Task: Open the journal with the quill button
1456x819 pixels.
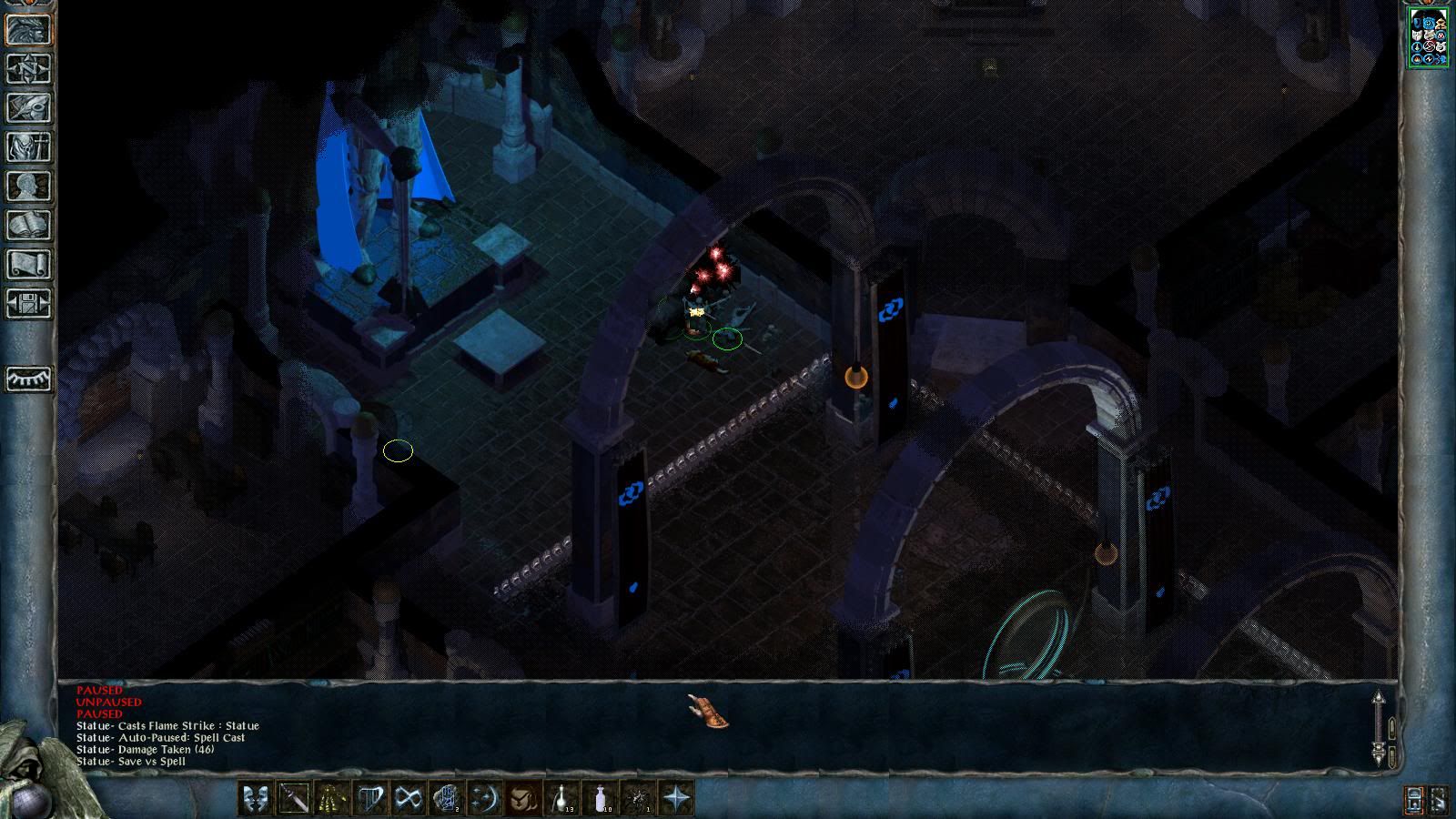Action: [28, 107]
